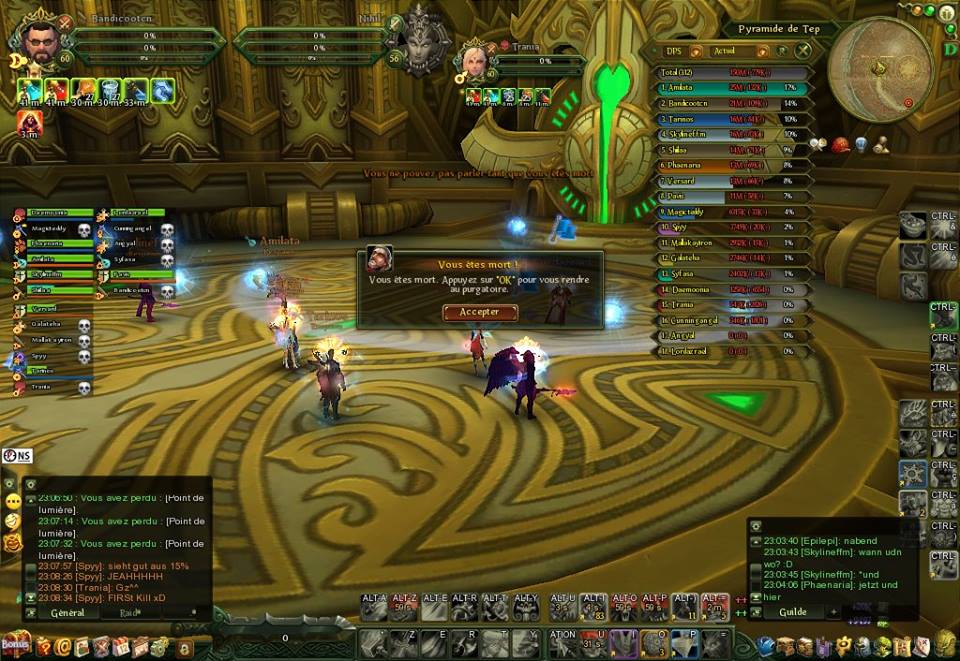960x661 pixels.
Task: Open the Bonus treasure chest menu
Action: point(15,644)
